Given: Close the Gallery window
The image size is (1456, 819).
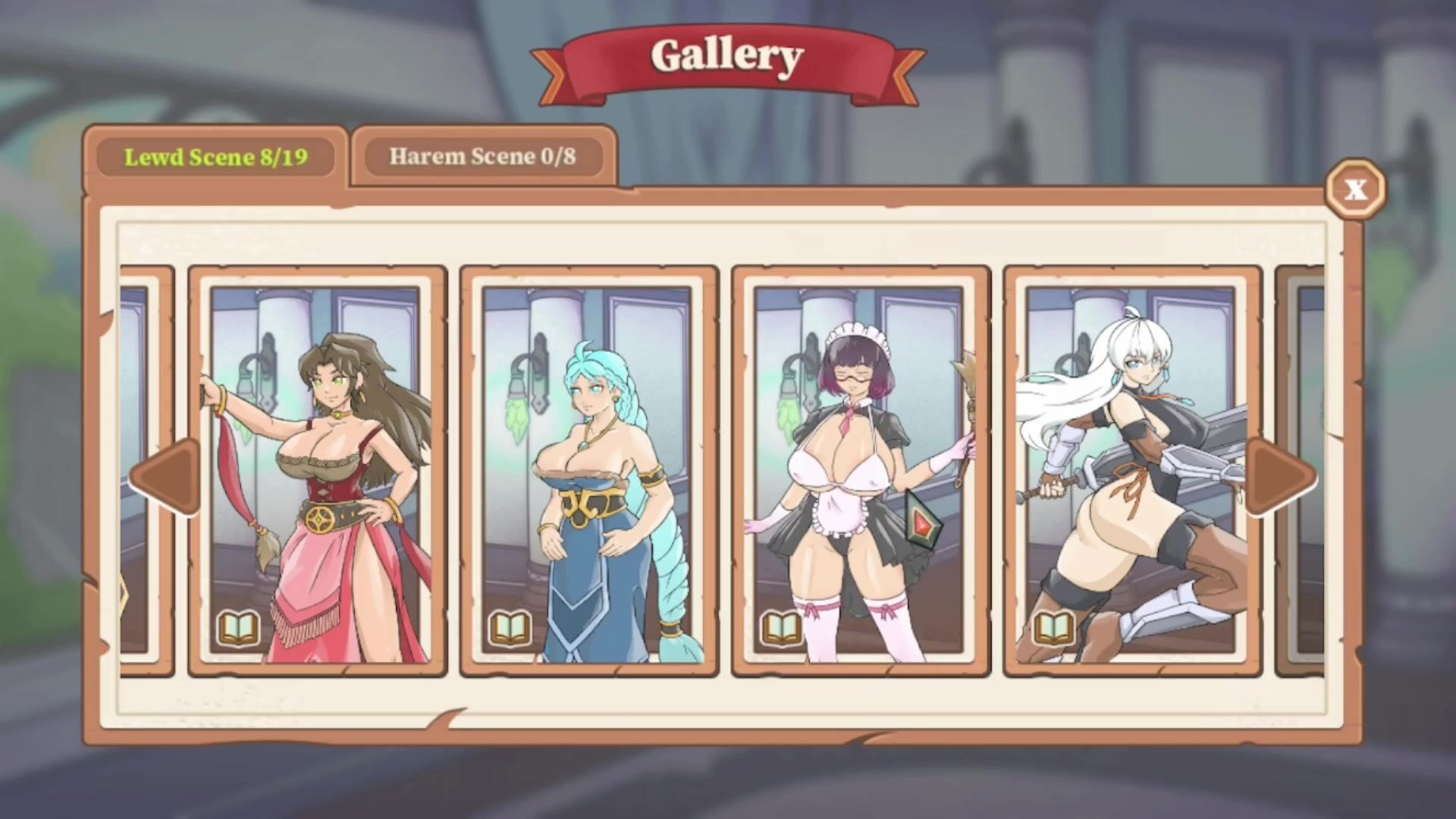Looking at the screenshot, I should (x=1355, y=189).
